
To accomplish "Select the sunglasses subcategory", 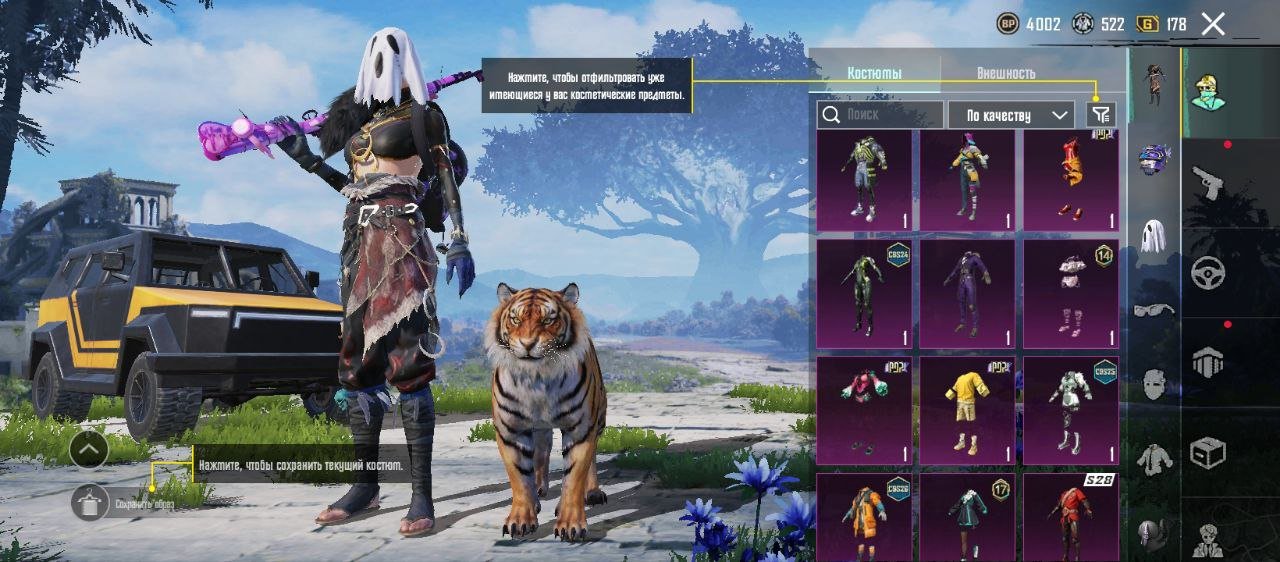I will pyautogui.click(x=1153, y=310).
